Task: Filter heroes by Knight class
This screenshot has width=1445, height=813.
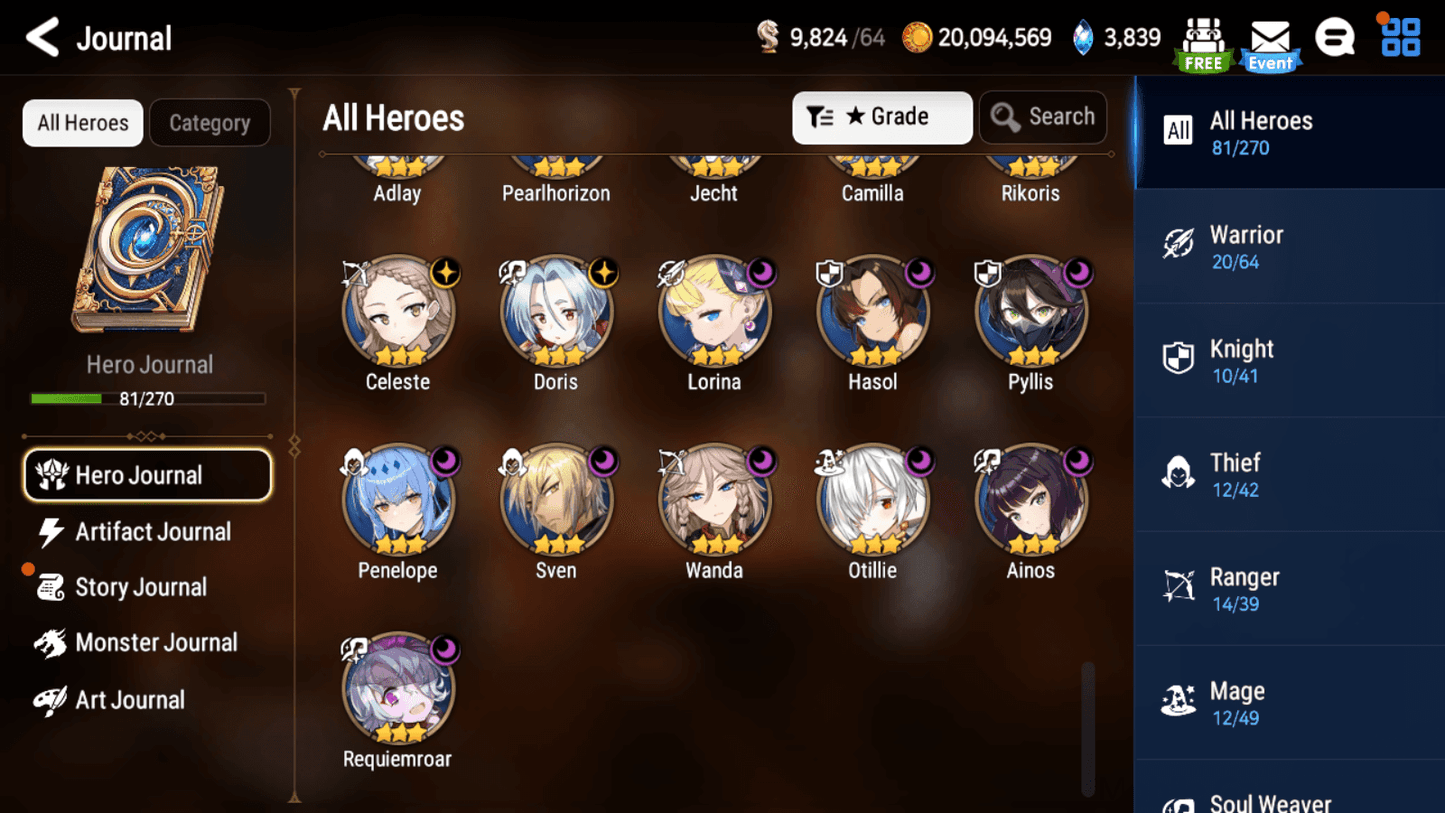Action: 1288,361
